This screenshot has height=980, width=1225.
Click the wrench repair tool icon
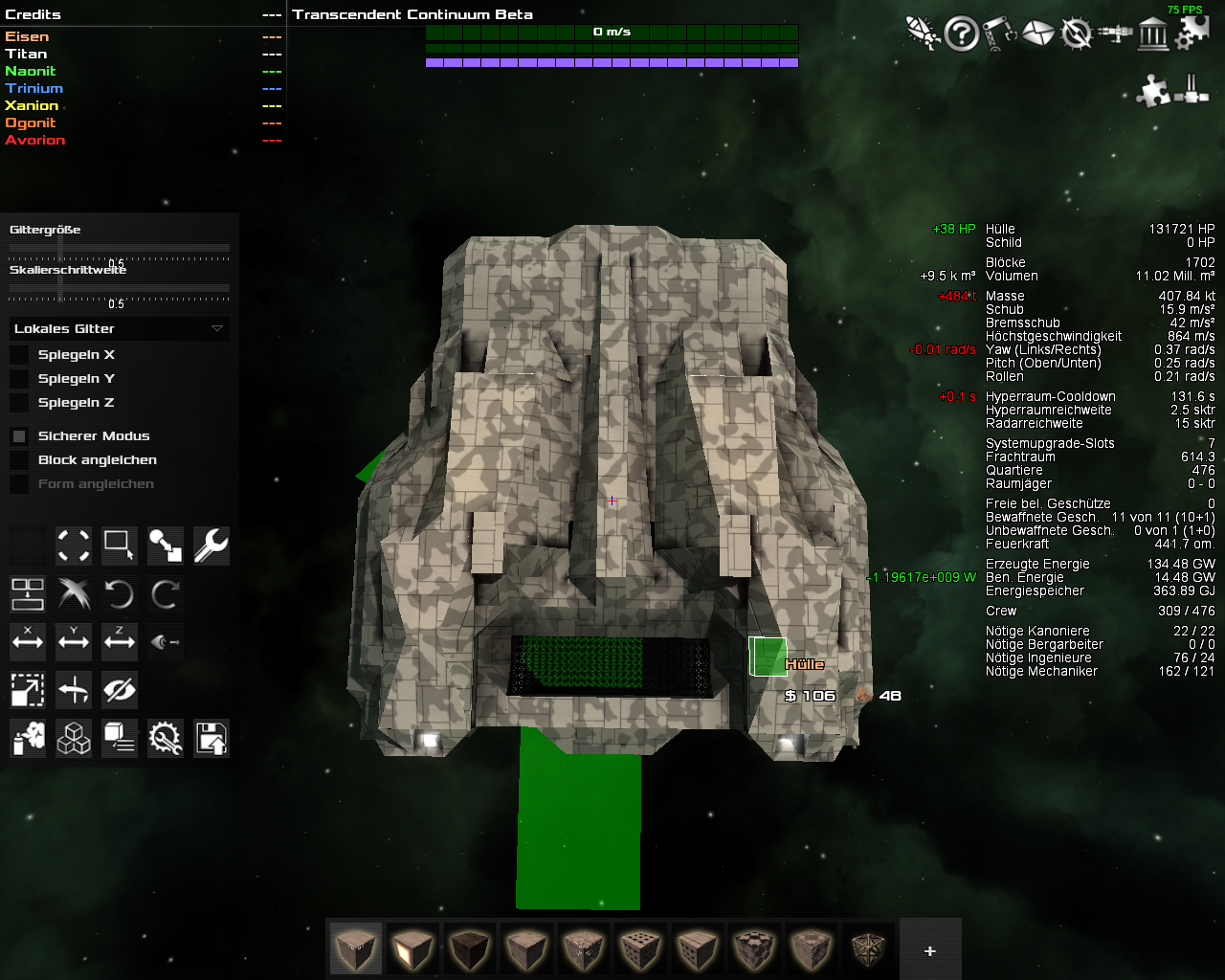[x=211, y=546]
